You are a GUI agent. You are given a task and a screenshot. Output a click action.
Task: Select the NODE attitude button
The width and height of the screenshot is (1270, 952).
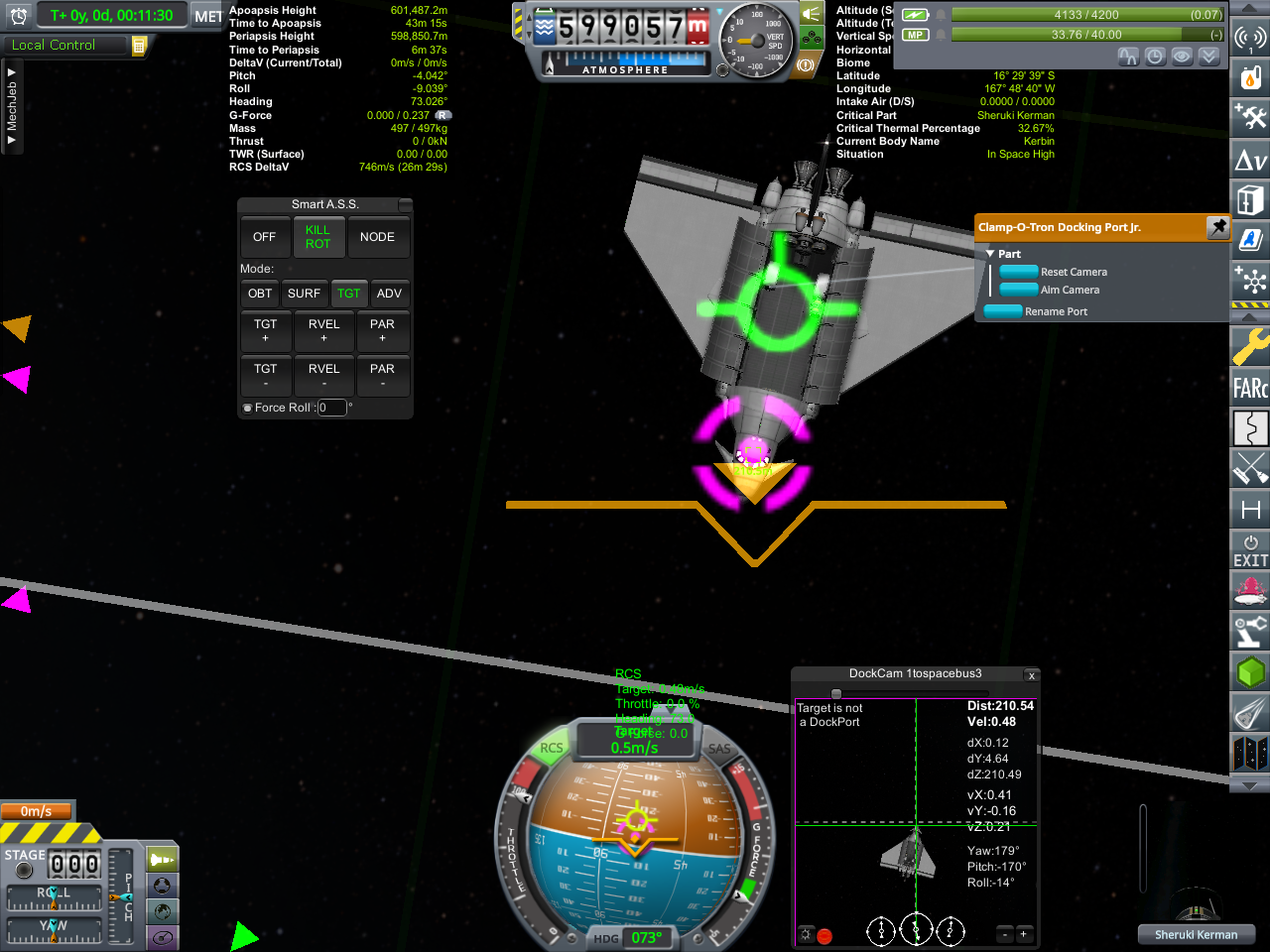pyautogui.click(x=377, y=237)
